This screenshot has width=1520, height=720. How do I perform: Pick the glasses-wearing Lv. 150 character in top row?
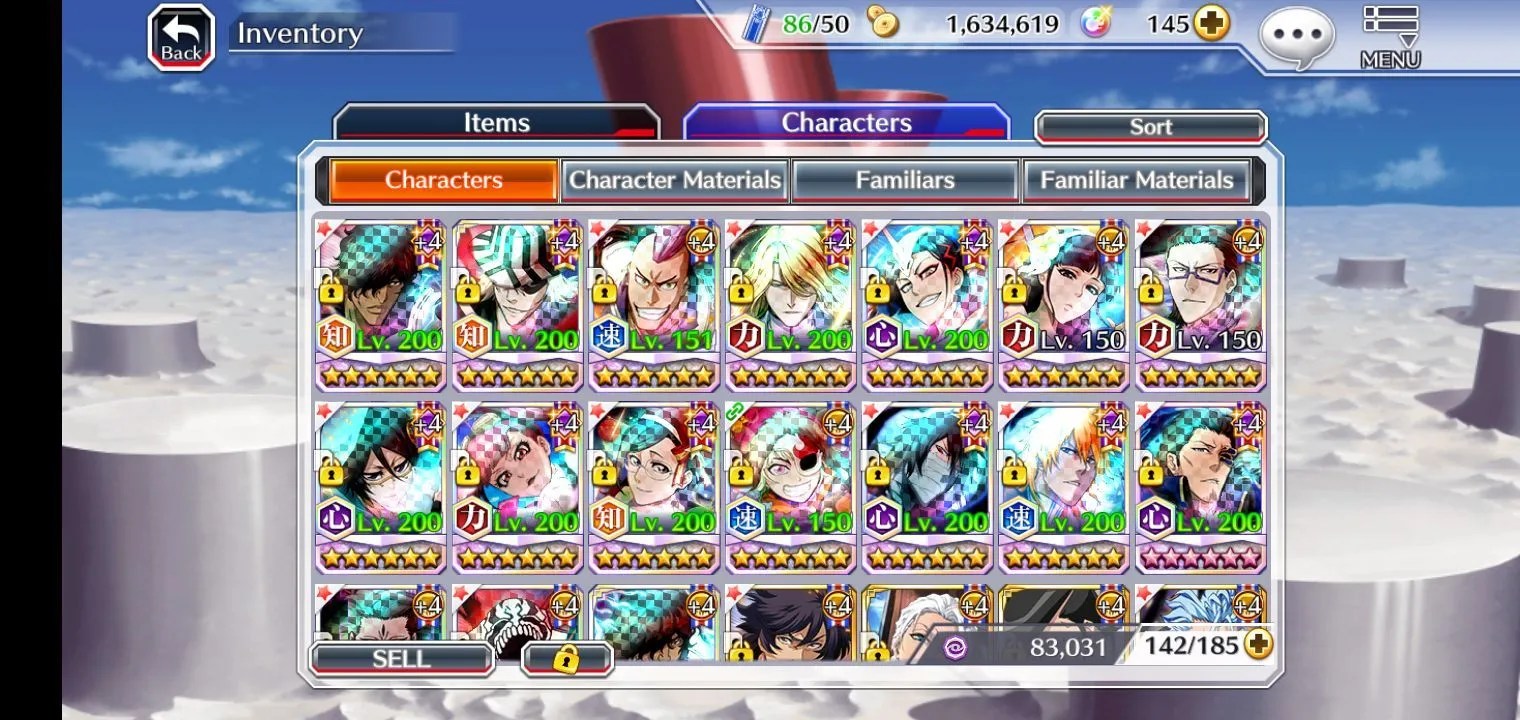click(x=1201, y=300)
